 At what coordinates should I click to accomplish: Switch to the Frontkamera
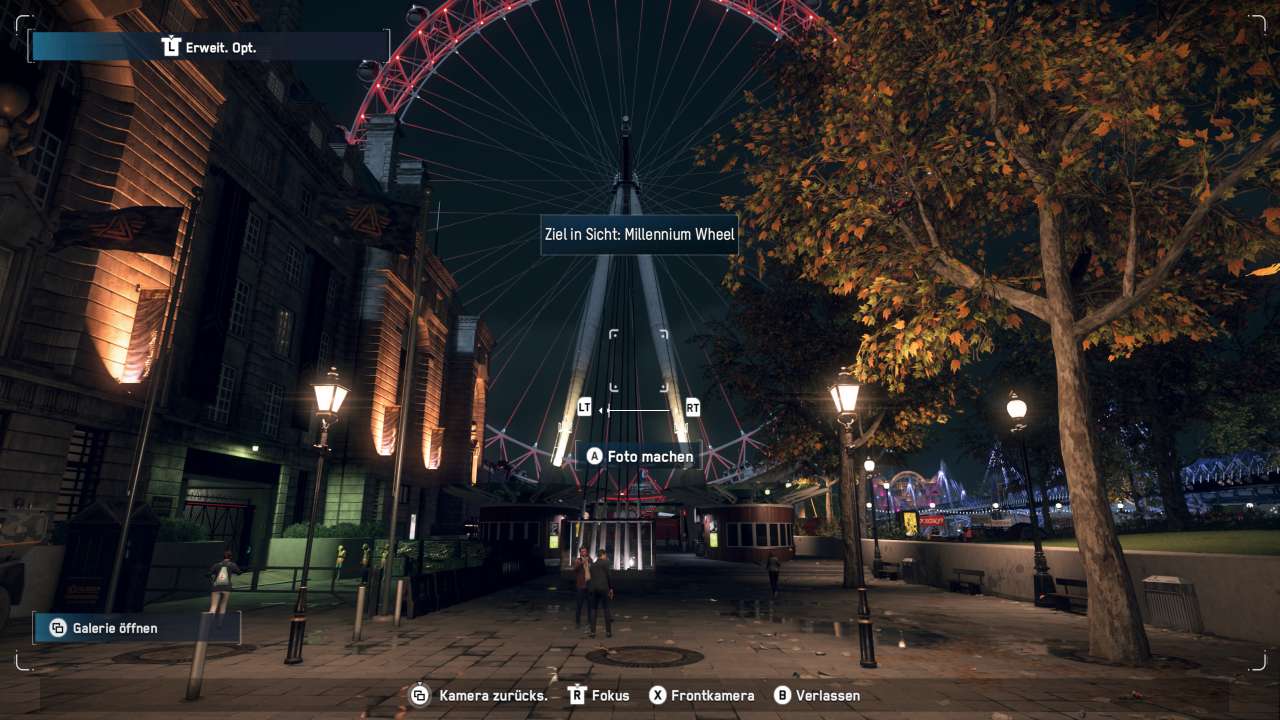701,695
